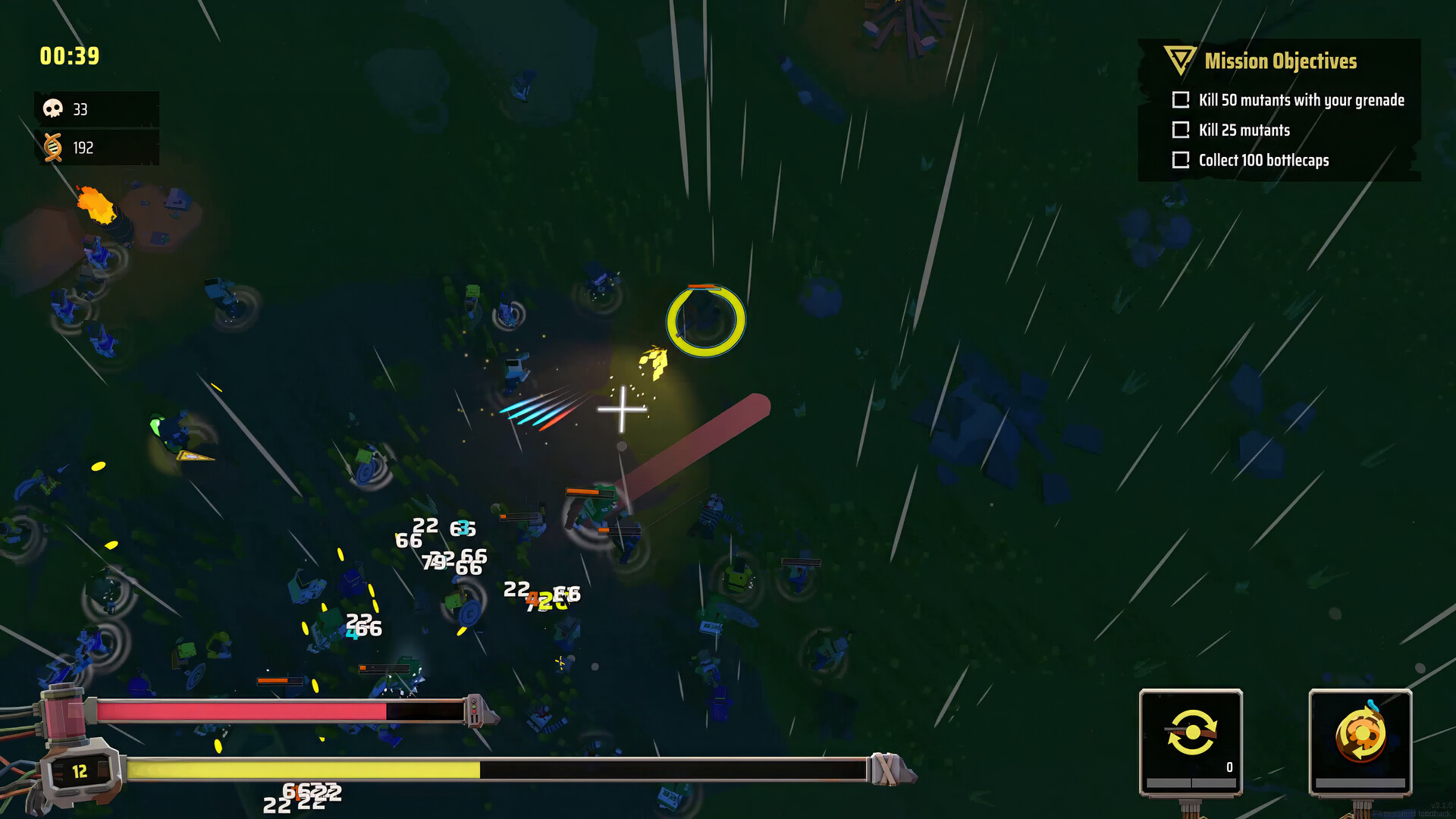Activate the grenade cooldown ability icon

[x=1361, y=734]
